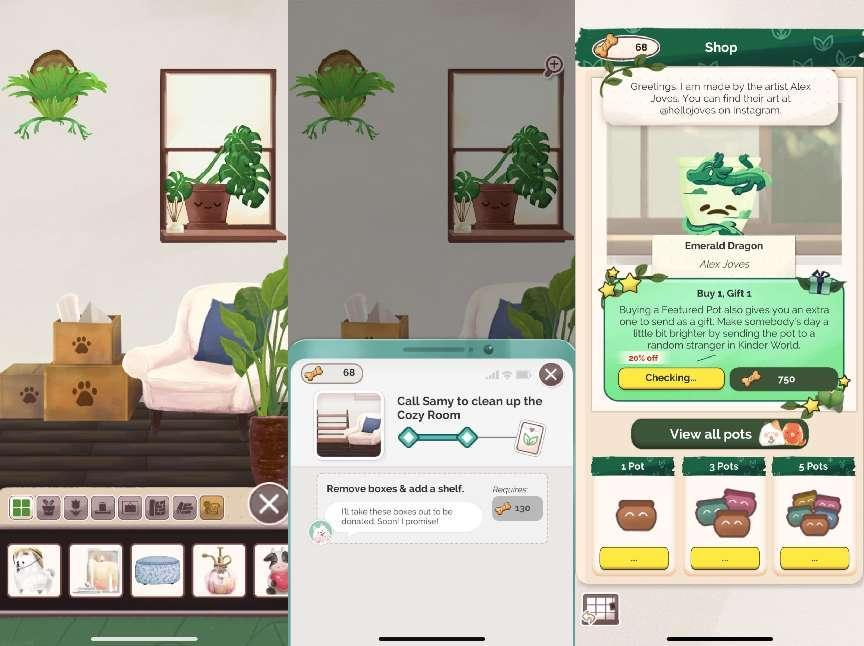This screenshot has height=646, width=864.
Task: Choose the white dog with hat item
Action: pos(34,570)
